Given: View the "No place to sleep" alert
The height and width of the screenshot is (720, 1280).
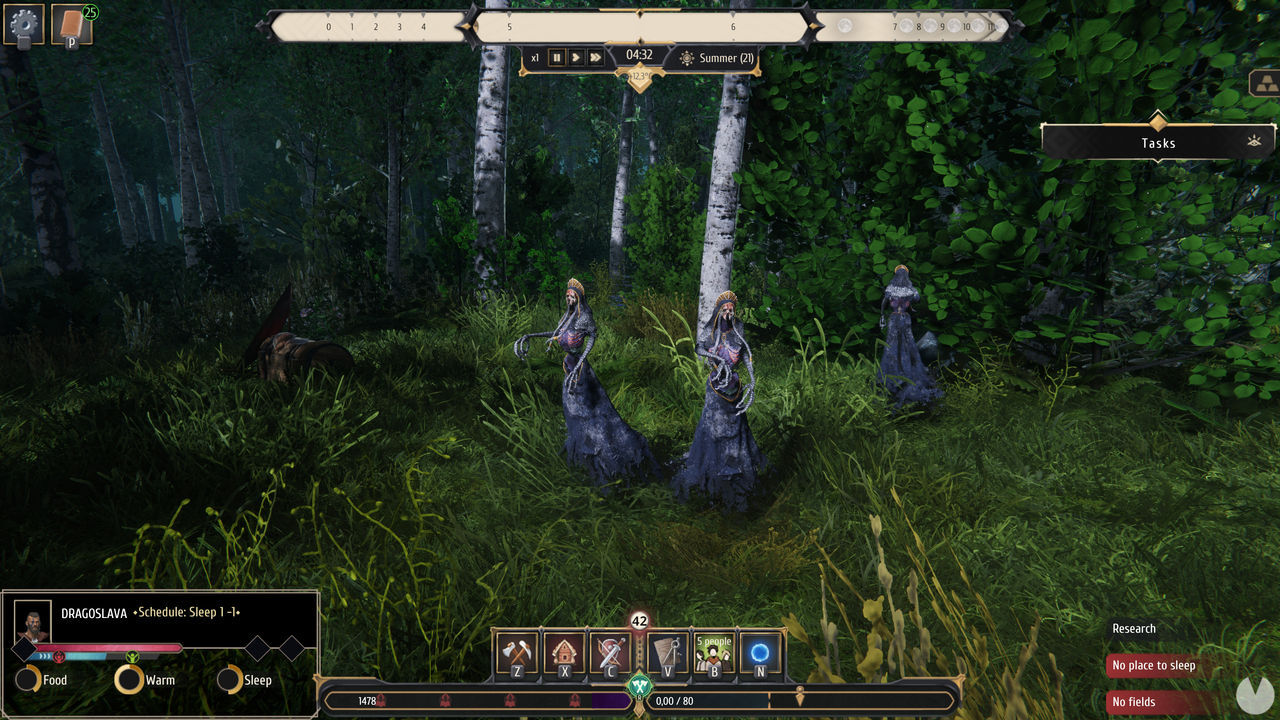Looking at the screenshot, I should point(1154,665).
